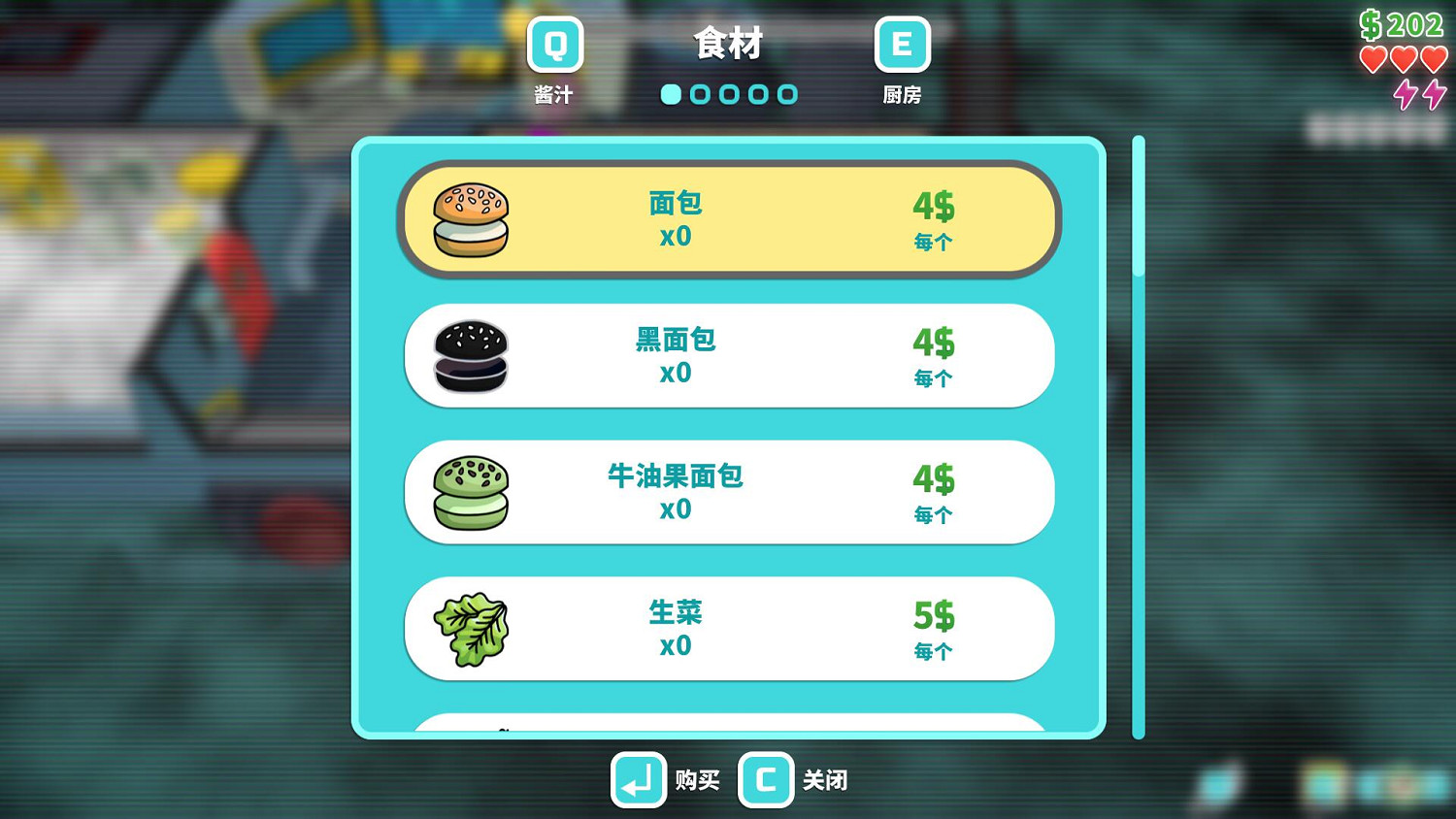
Task: Select the first filled page dot
Action: pyautogui.click(x=671, y=95)
